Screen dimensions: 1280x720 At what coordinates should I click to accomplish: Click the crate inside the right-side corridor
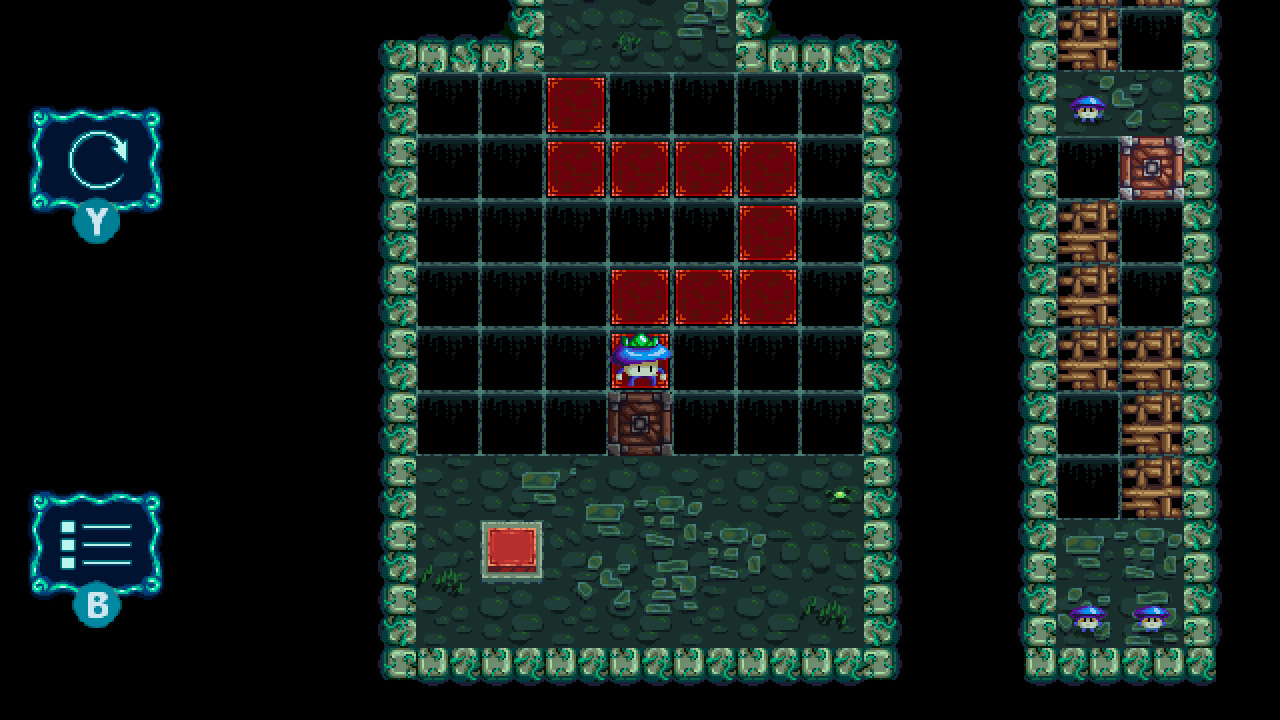pyautogui.click(x=1152, y=168)
